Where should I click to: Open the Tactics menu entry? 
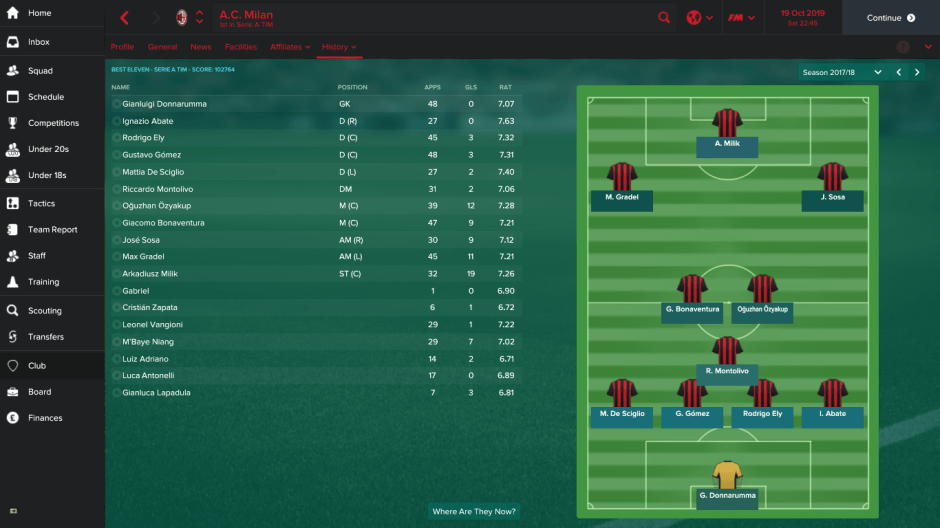(41, 203)
